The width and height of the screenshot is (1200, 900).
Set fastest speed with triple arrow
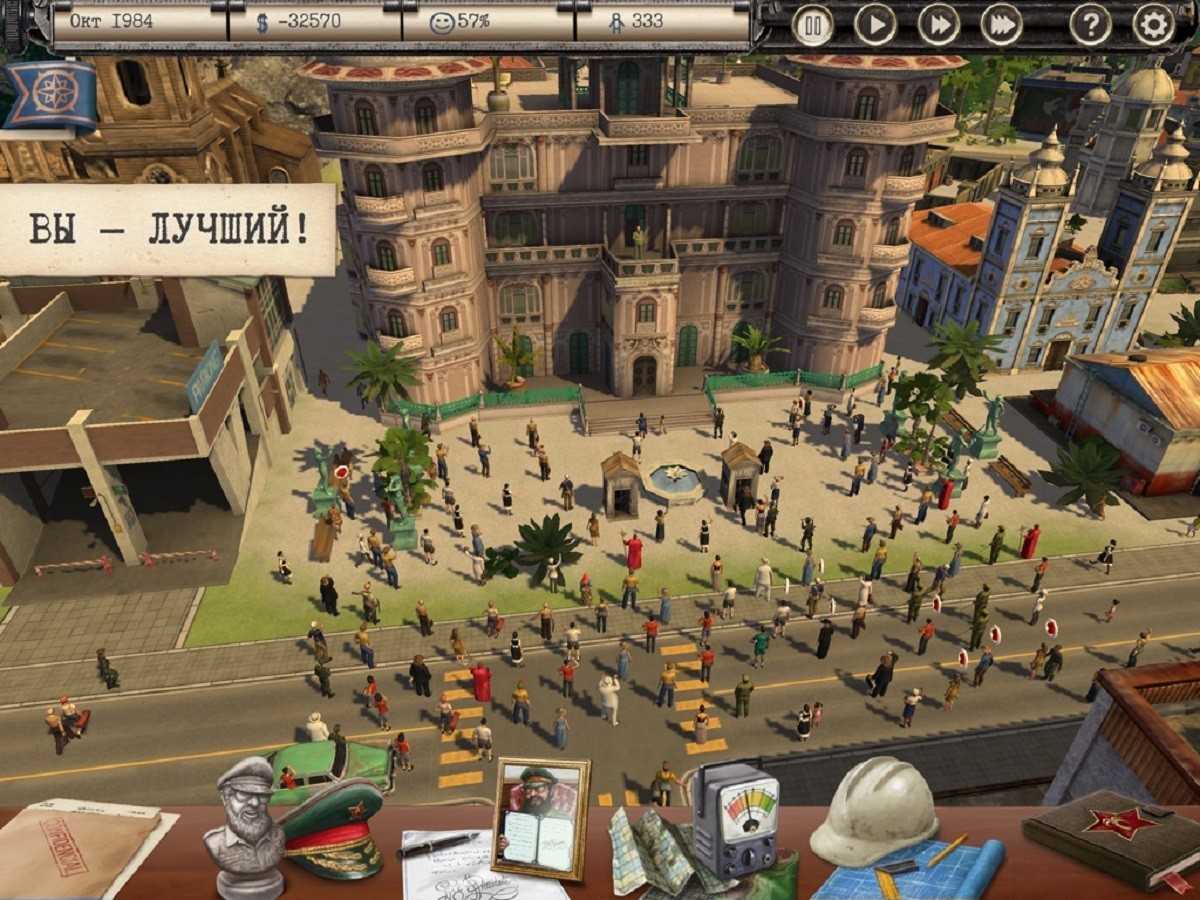point(1001,24)
